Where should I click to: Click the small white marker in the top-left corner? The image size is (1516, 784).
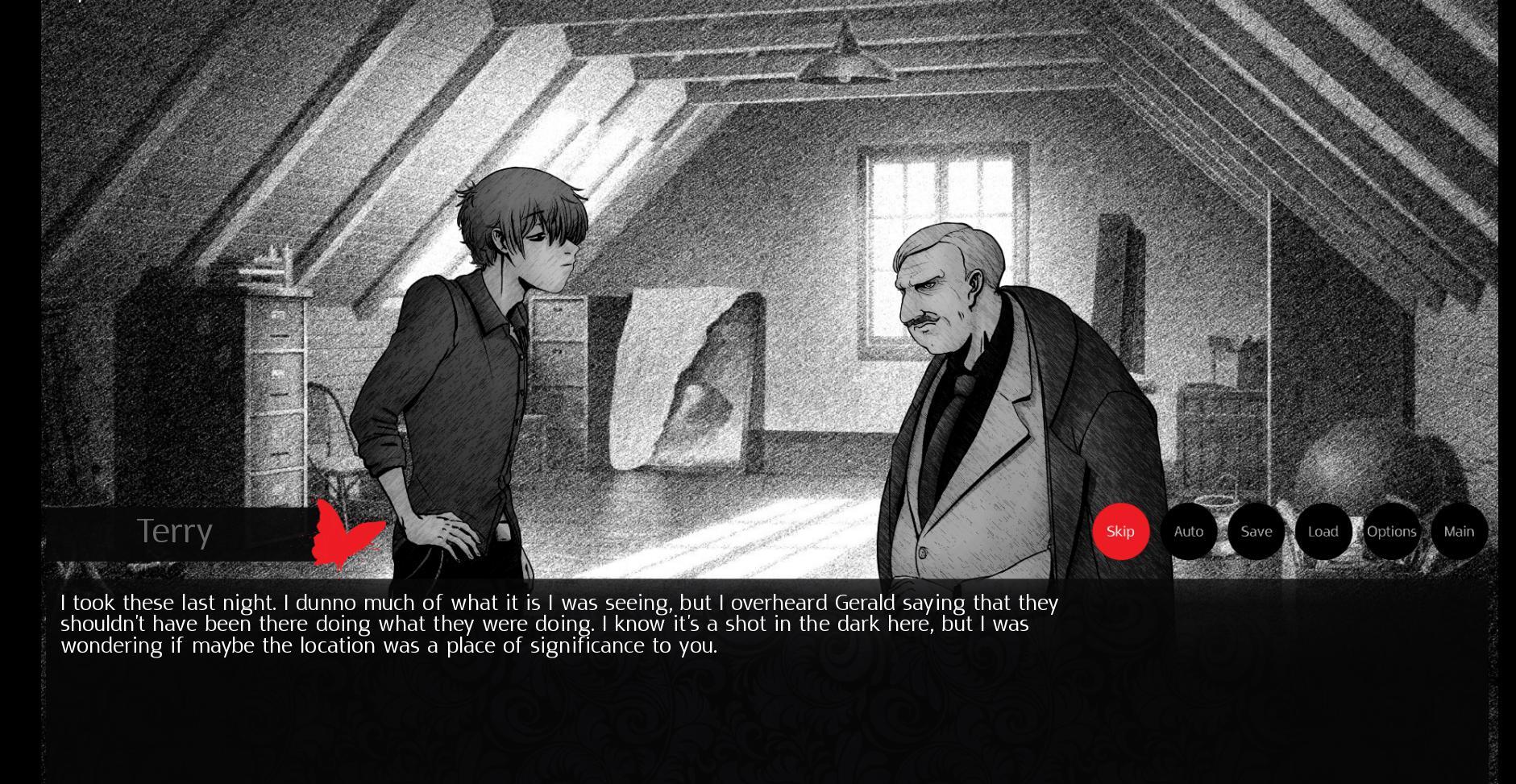(79, 4)
